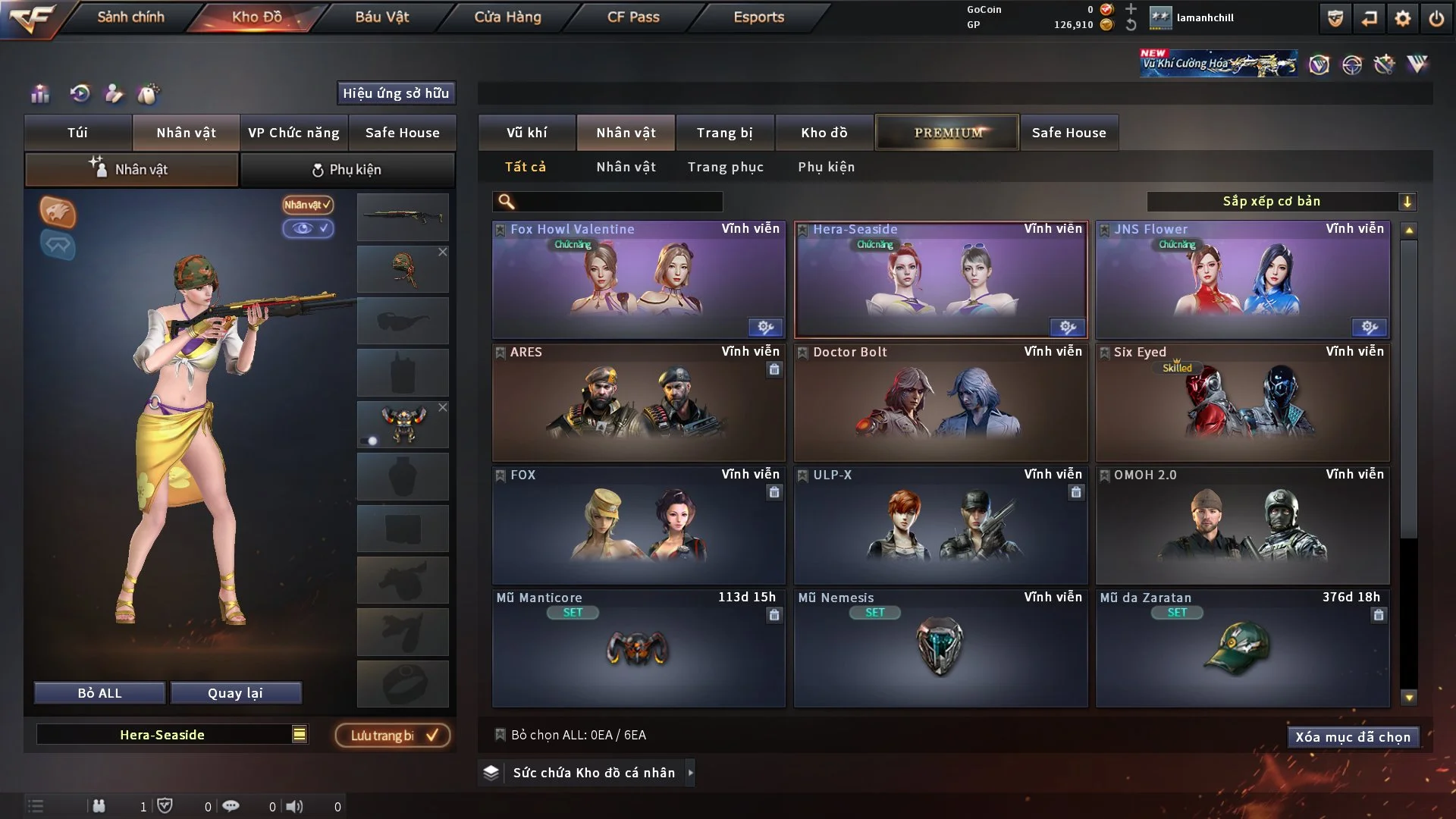
Task: Filter by Trang phục category
Action: 725,167
